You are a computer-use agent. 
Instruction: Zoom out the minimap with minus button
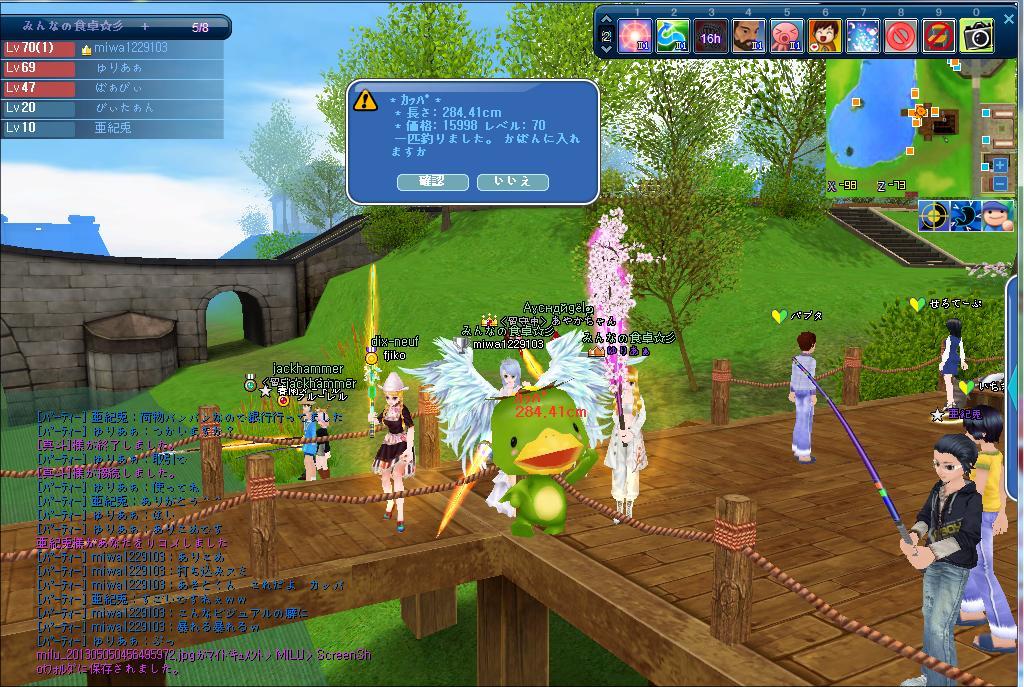tap(1000, 183)
